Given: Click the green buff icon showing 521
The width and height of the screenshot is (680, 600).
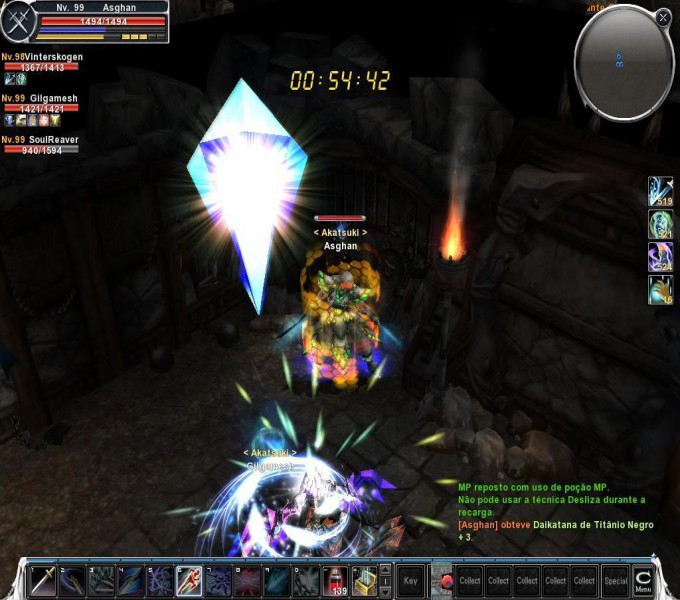Looking at the screenshot, I should pos(661,224).
